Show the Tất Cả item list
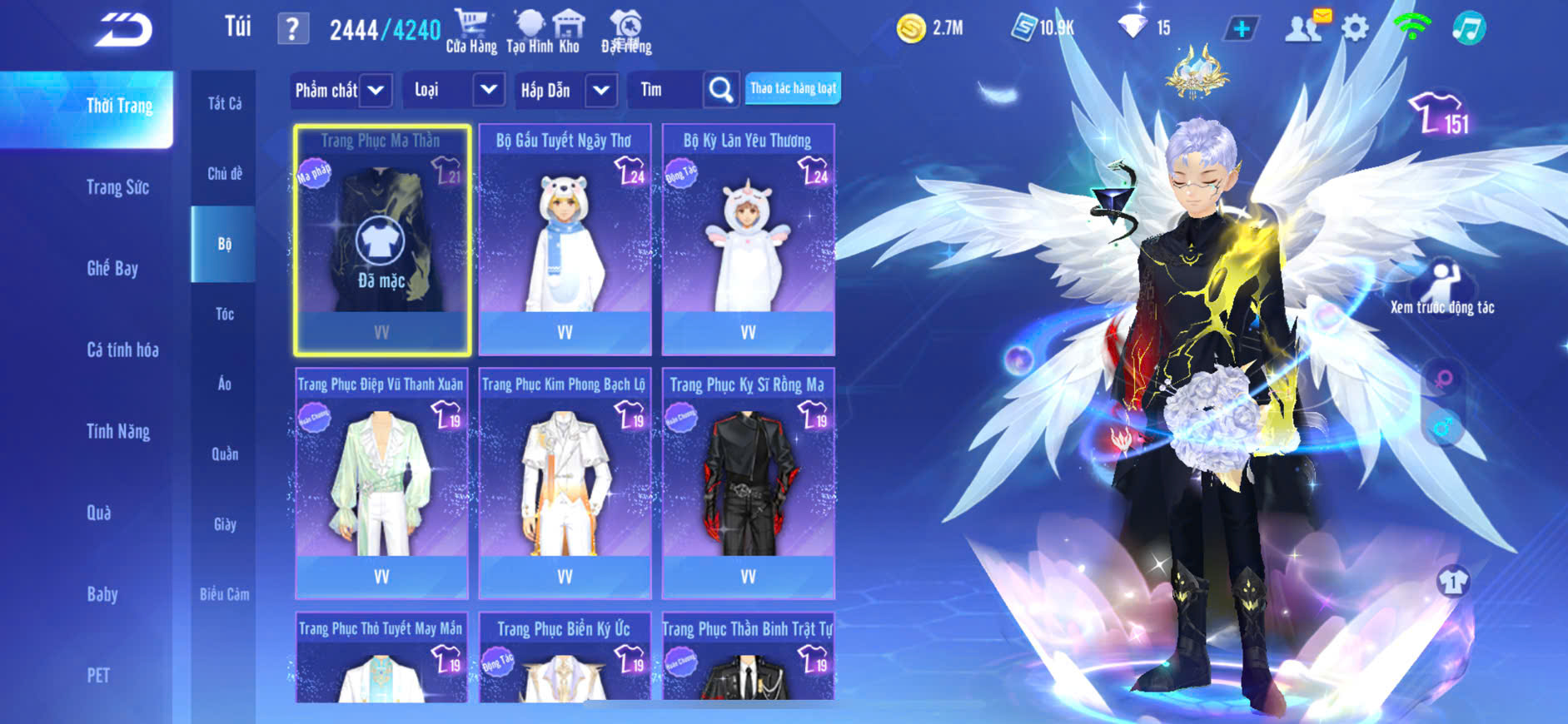The image size is (1568, 724). pos(225,103)
